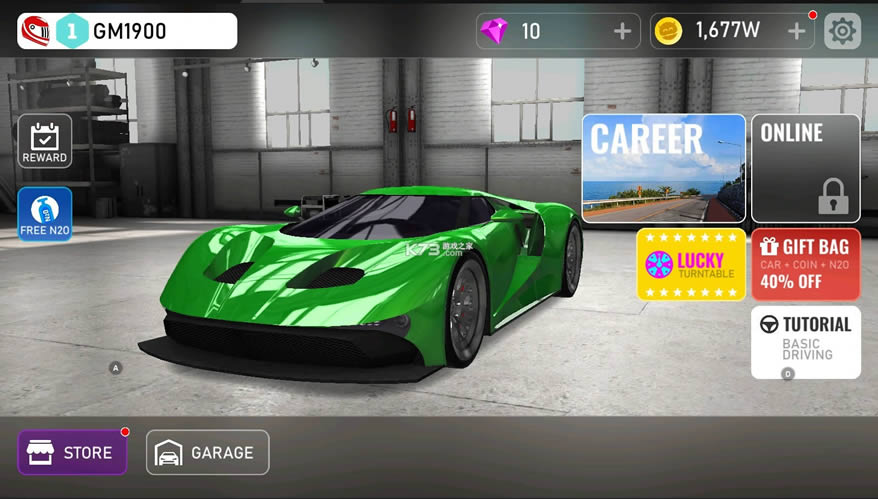Buy more gold coins
Screen dimensions: 878x499
[x=796, y=31]
